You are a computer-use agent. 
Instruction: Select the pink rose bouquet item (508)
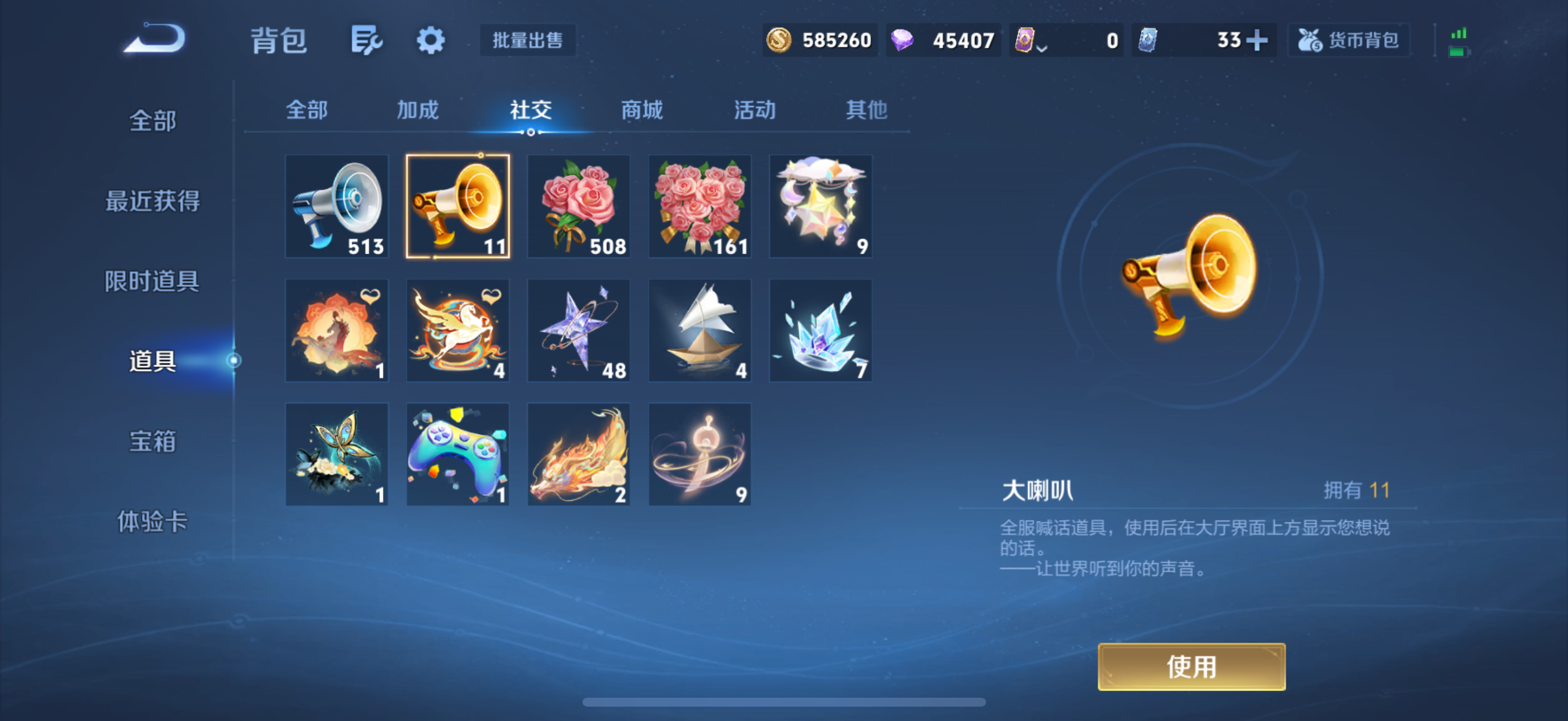click(x=578, y=207)
